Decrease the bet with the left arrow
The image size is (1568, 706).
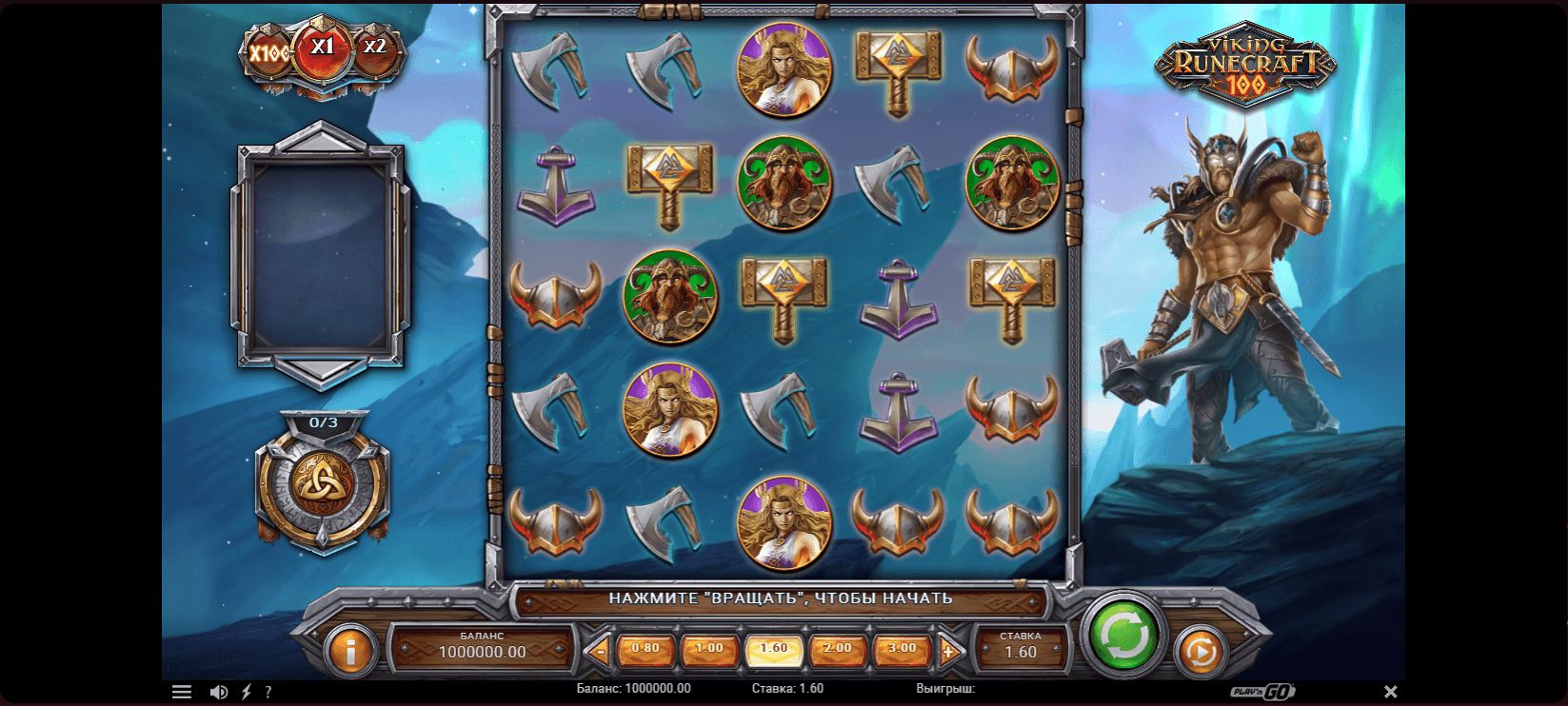click(x=599, y=652)
